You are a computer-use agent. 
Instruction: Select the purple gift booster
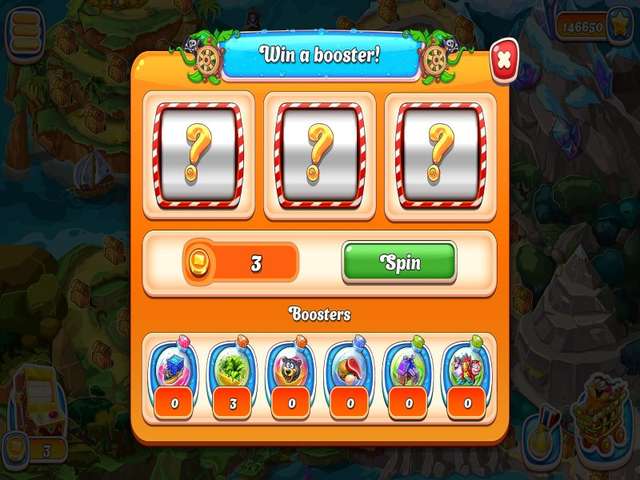coord(408,367)
